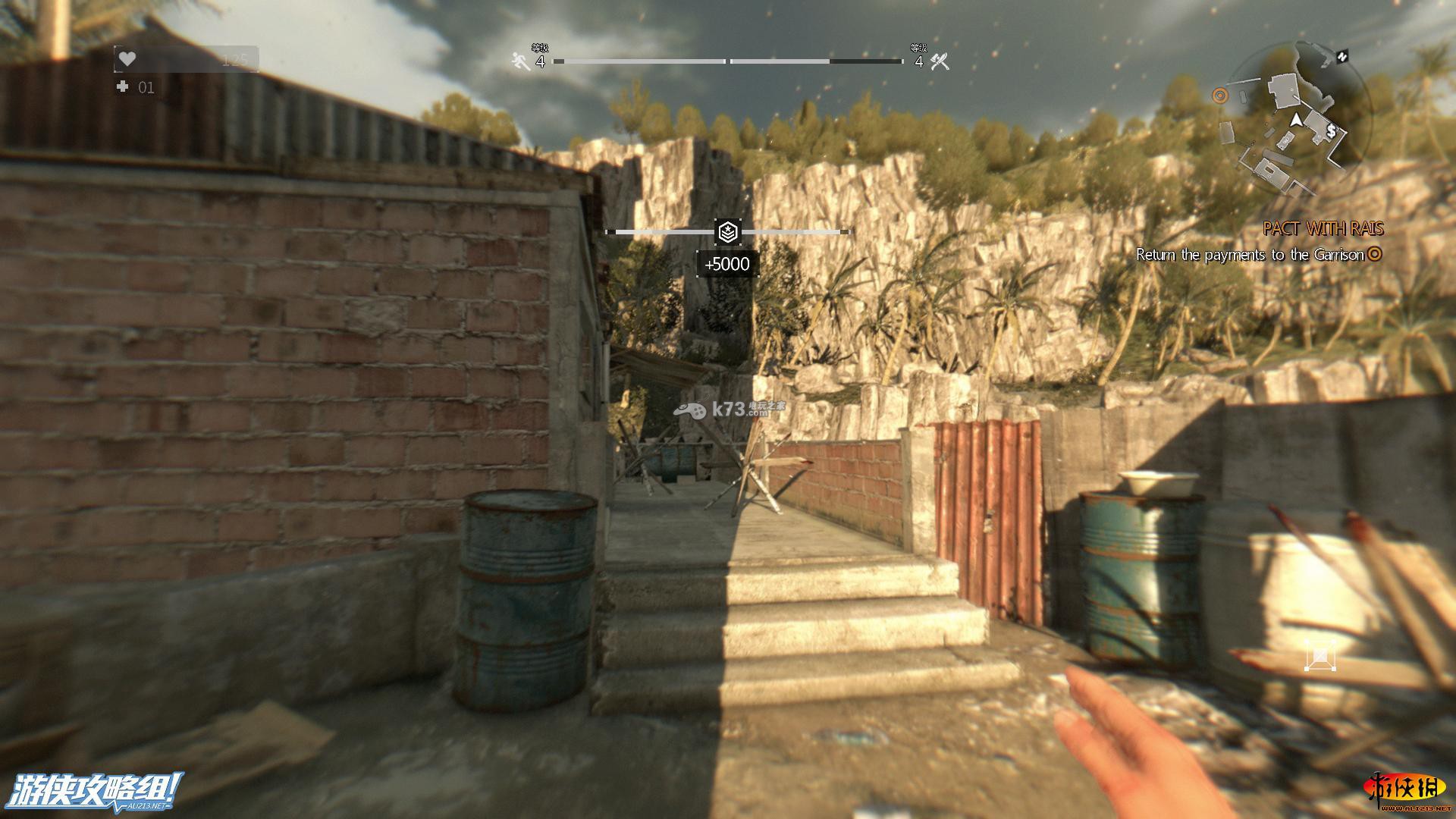Select the medkit plus icon

click(122, 87)
